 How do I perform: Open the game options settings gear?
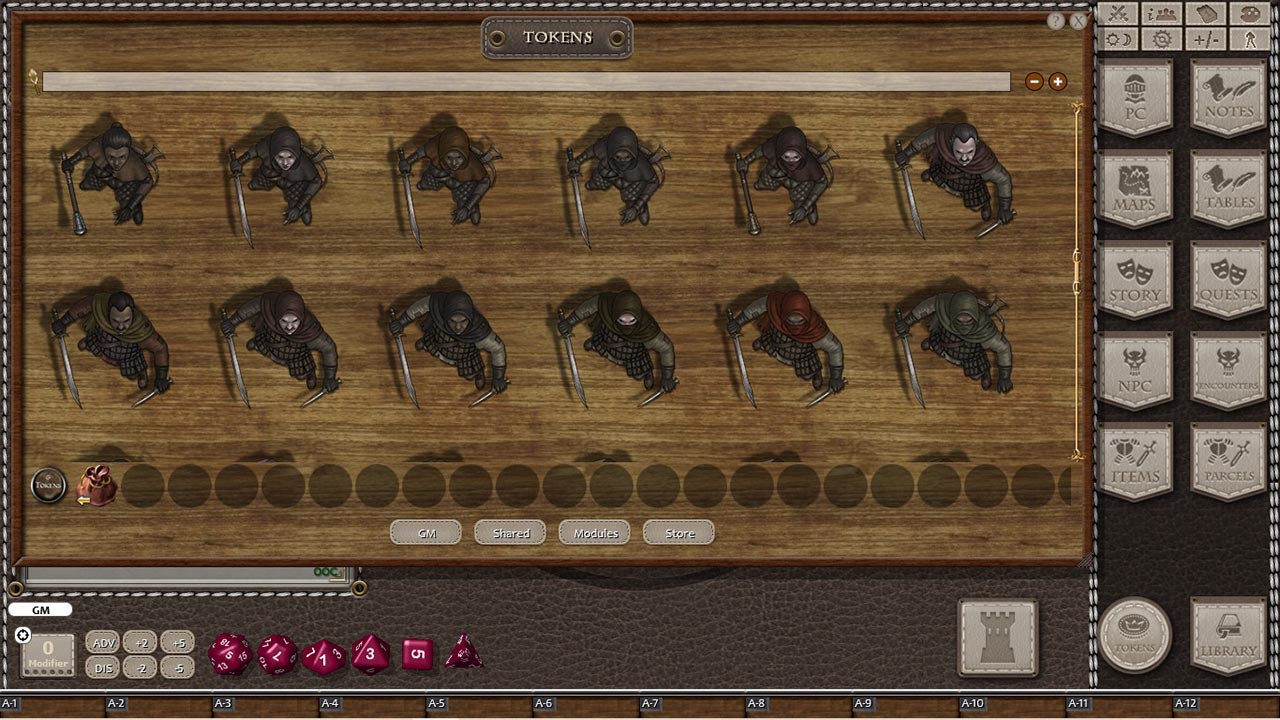pos(1161,37)
